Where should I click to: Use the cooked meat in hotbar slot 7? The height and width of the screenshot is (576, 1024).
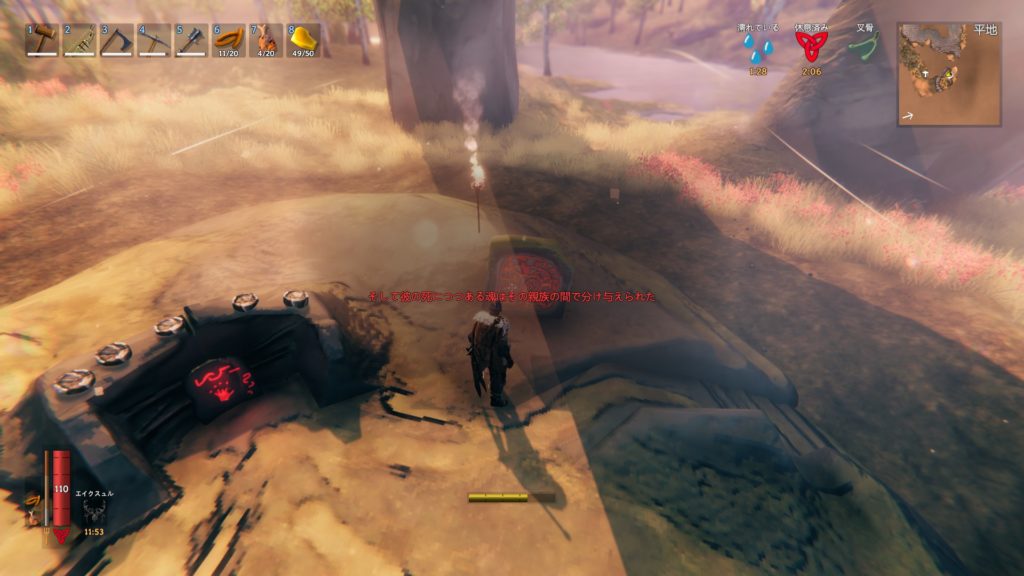(x=267, y=40)
